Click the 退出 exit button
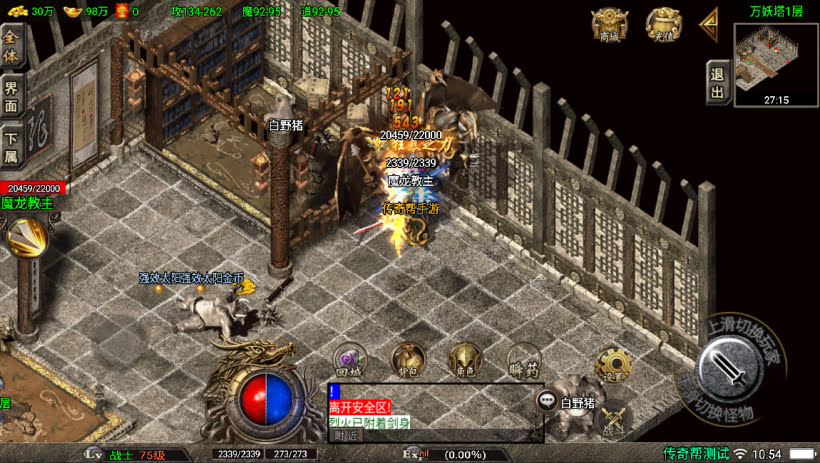Viewport: 820px width, 463px height. click(x=716, y=82)
